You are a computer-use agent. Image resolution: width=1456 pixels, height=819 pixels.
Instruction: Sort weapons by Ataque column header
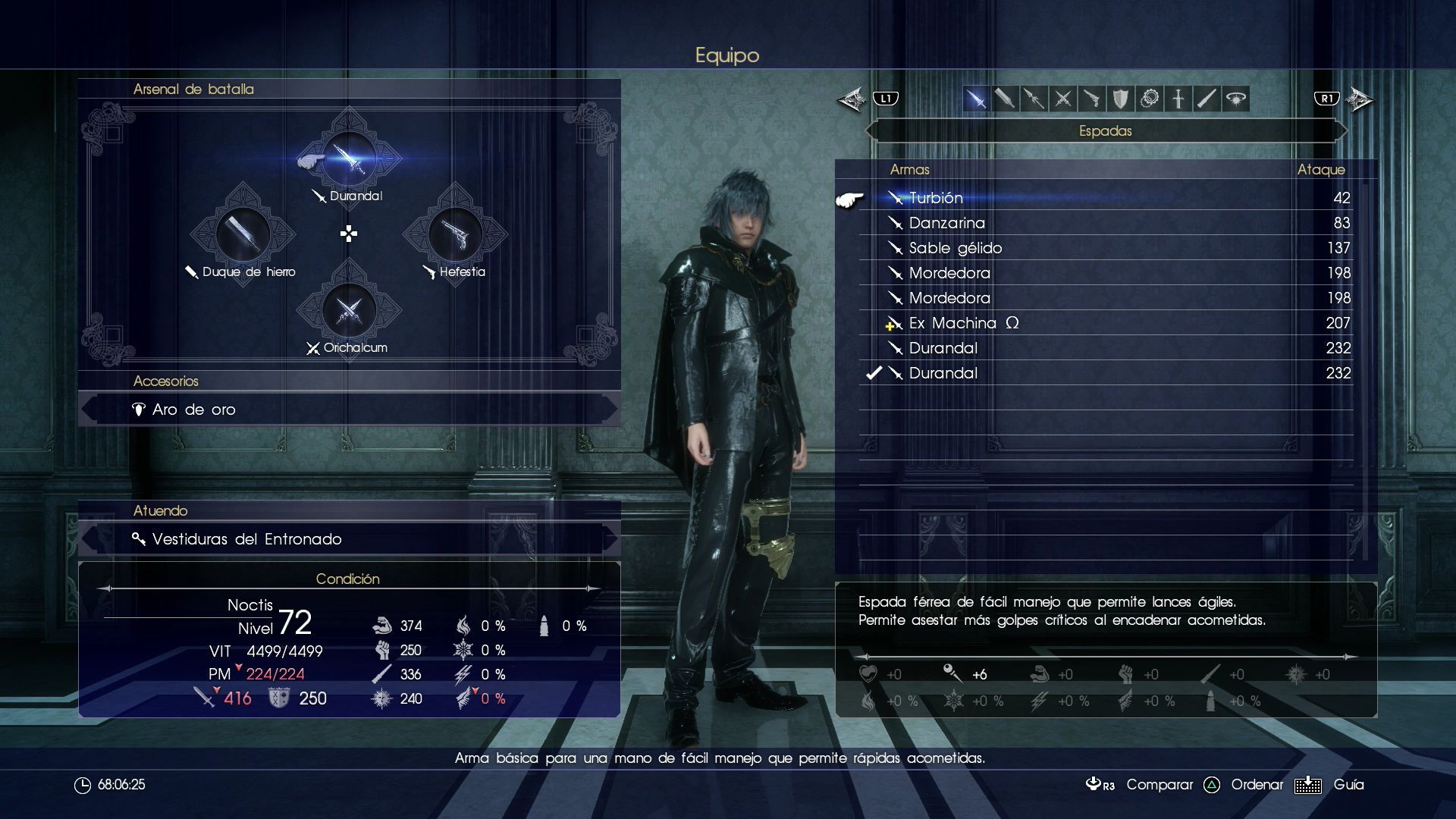[1320, 170]
